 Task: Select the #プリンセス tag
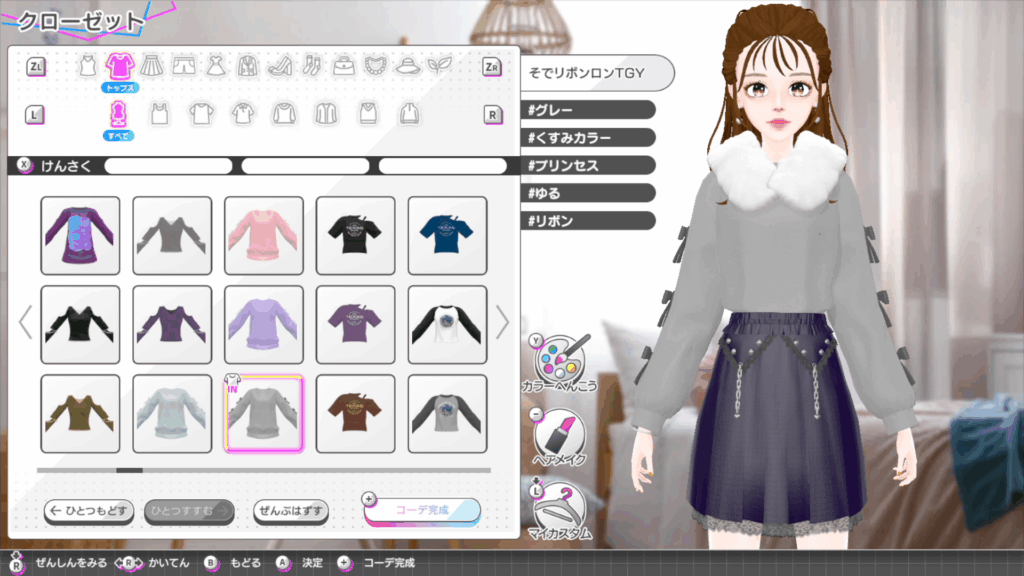click(588, 165)
